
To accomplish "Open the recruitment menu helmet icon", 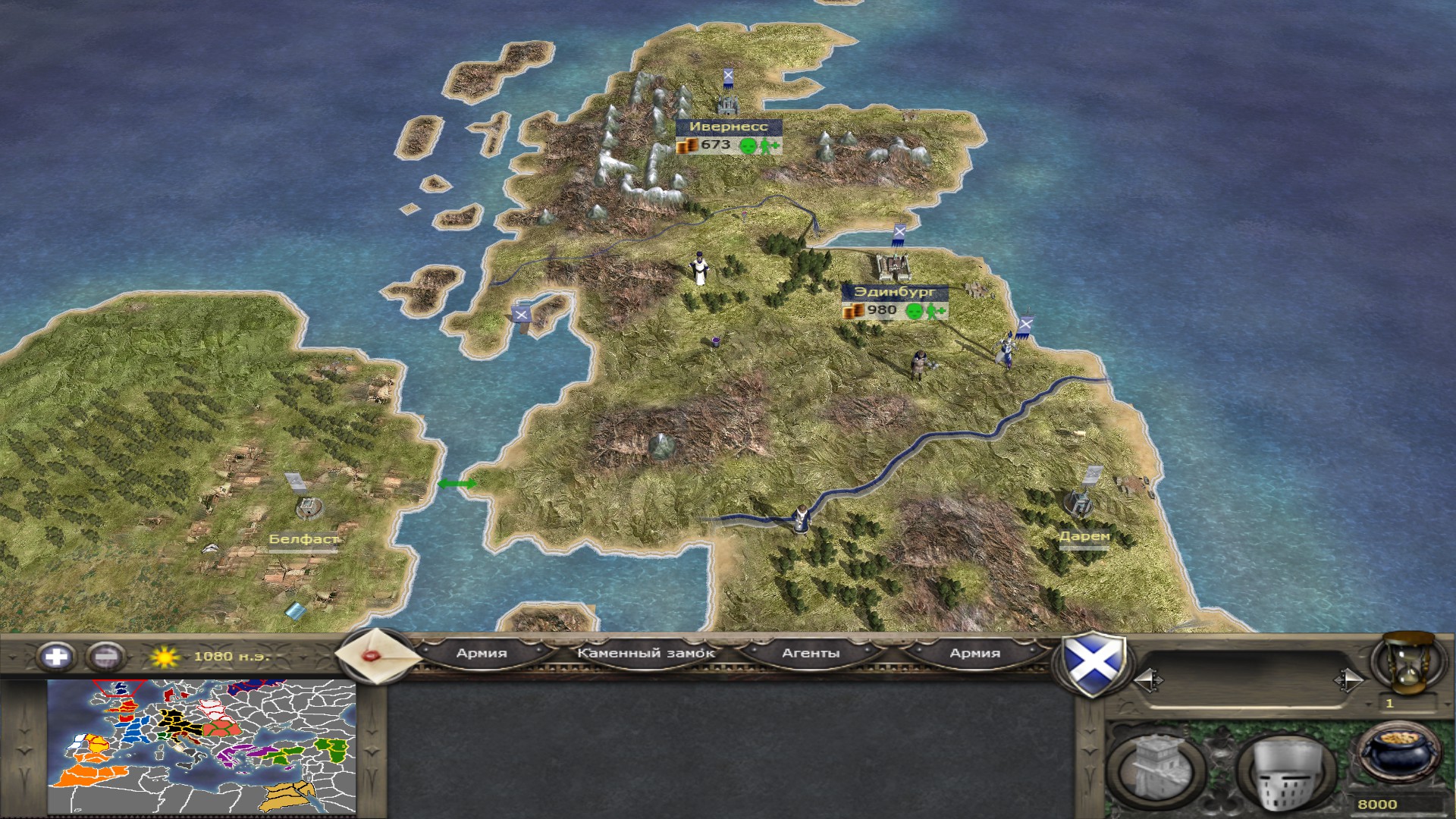I will (1285, 770).
